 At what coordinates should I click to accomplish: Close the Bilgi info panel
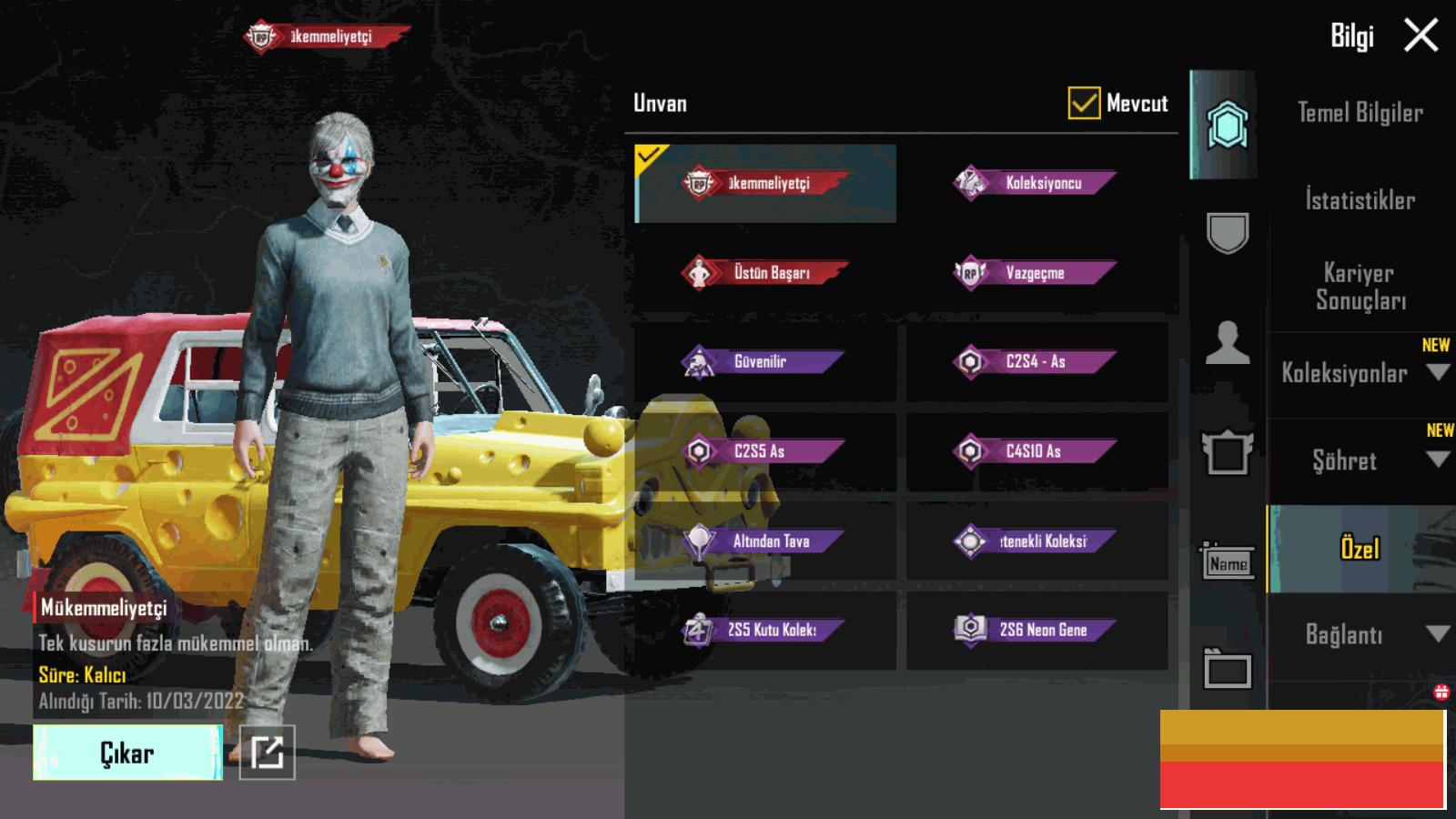1421,36
